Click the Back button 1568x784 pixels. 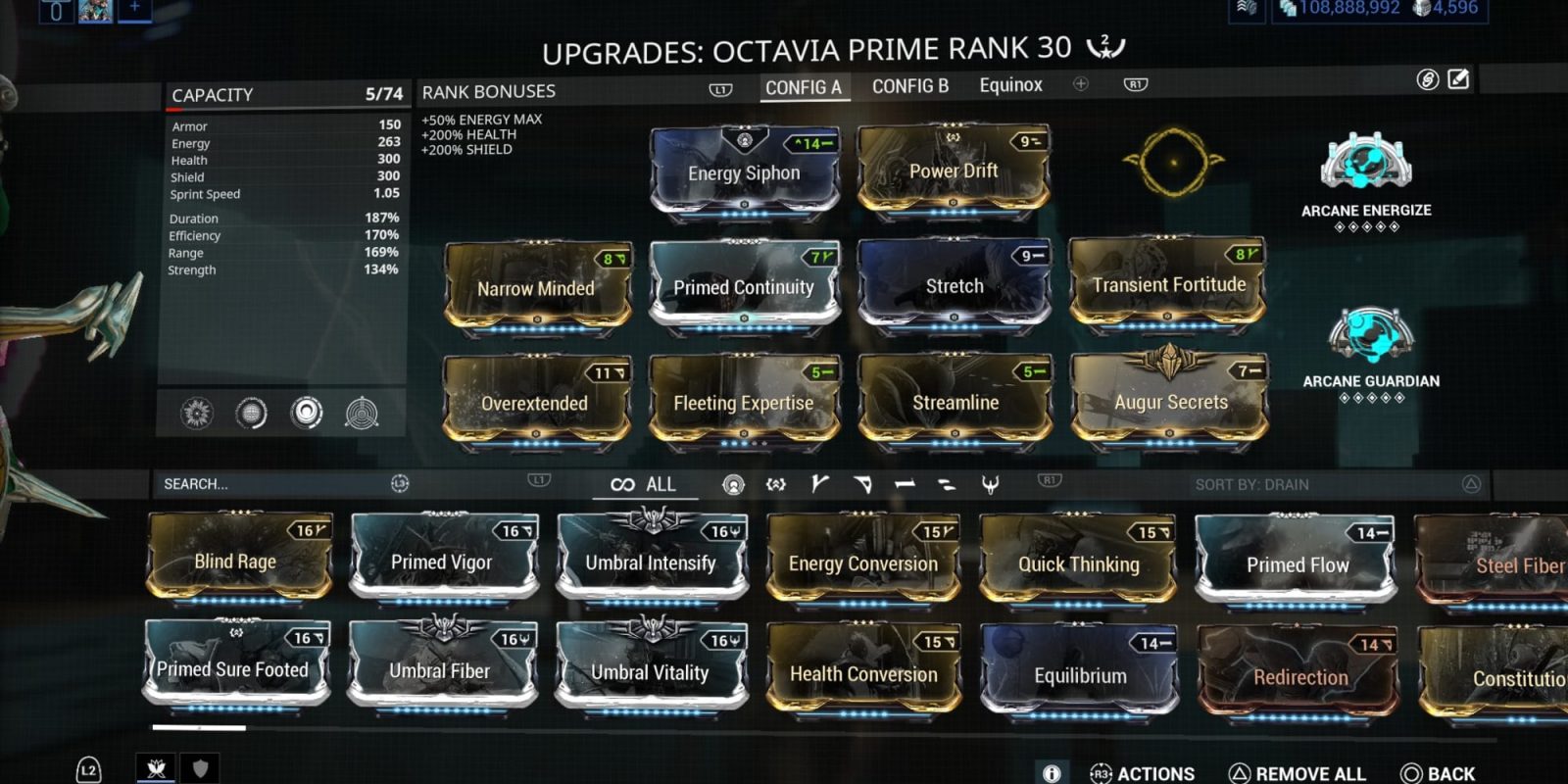point(1446,773)
